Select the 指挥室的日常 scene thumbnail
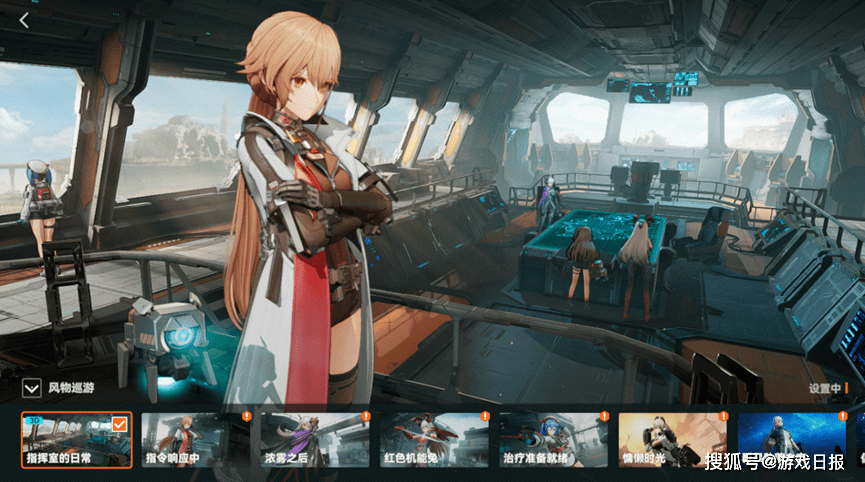The width and height of the screenshot is (865, 482). 76,439
